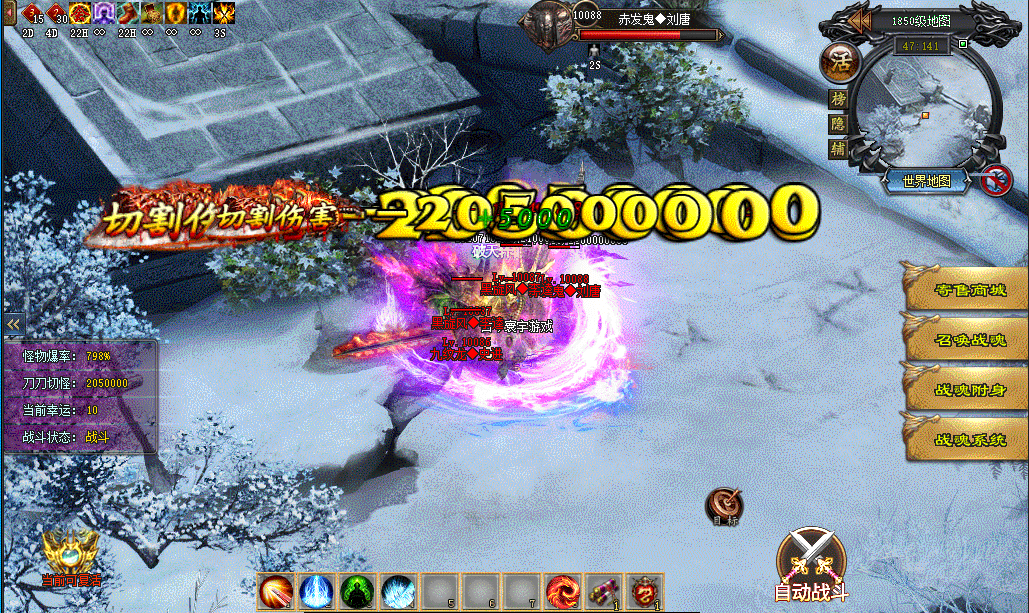Activate the fiery sword slash skill
1029x613 pixels.
point(275,591)
